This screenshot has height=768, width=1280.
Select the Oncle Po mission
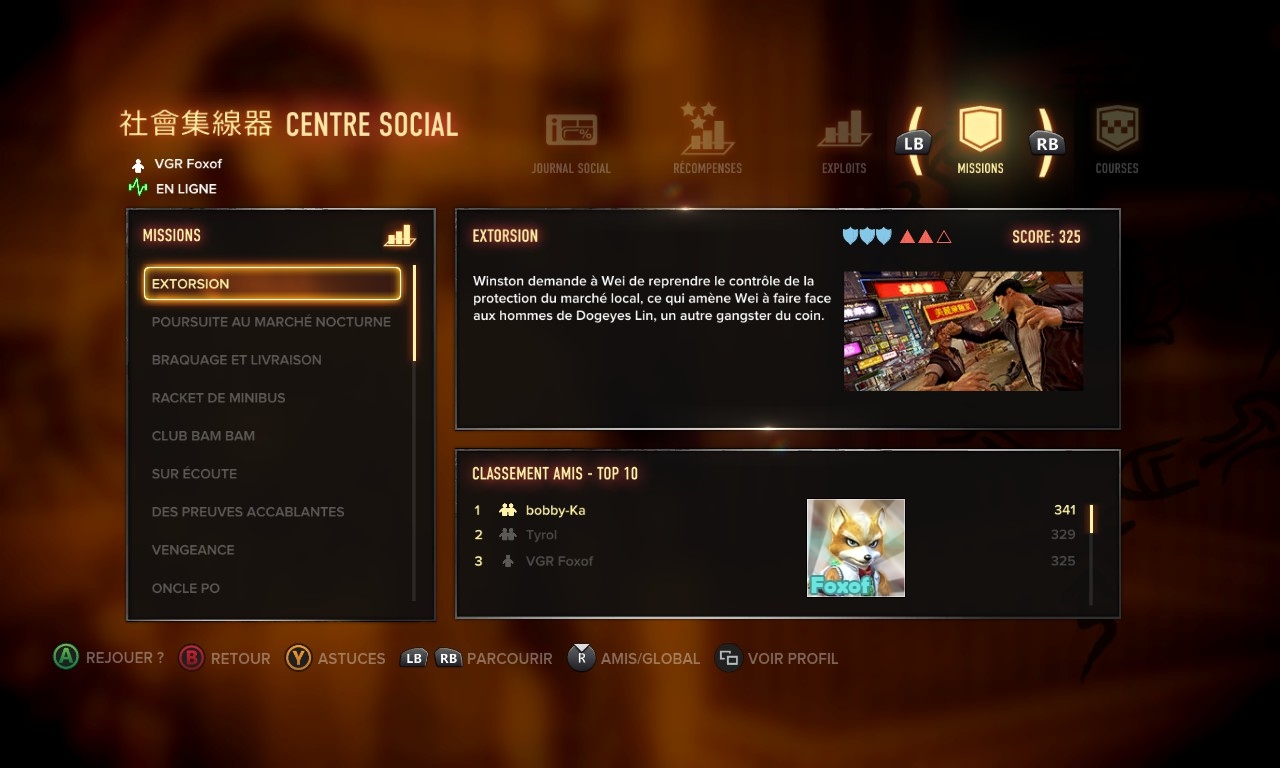(x=186, y=588)
